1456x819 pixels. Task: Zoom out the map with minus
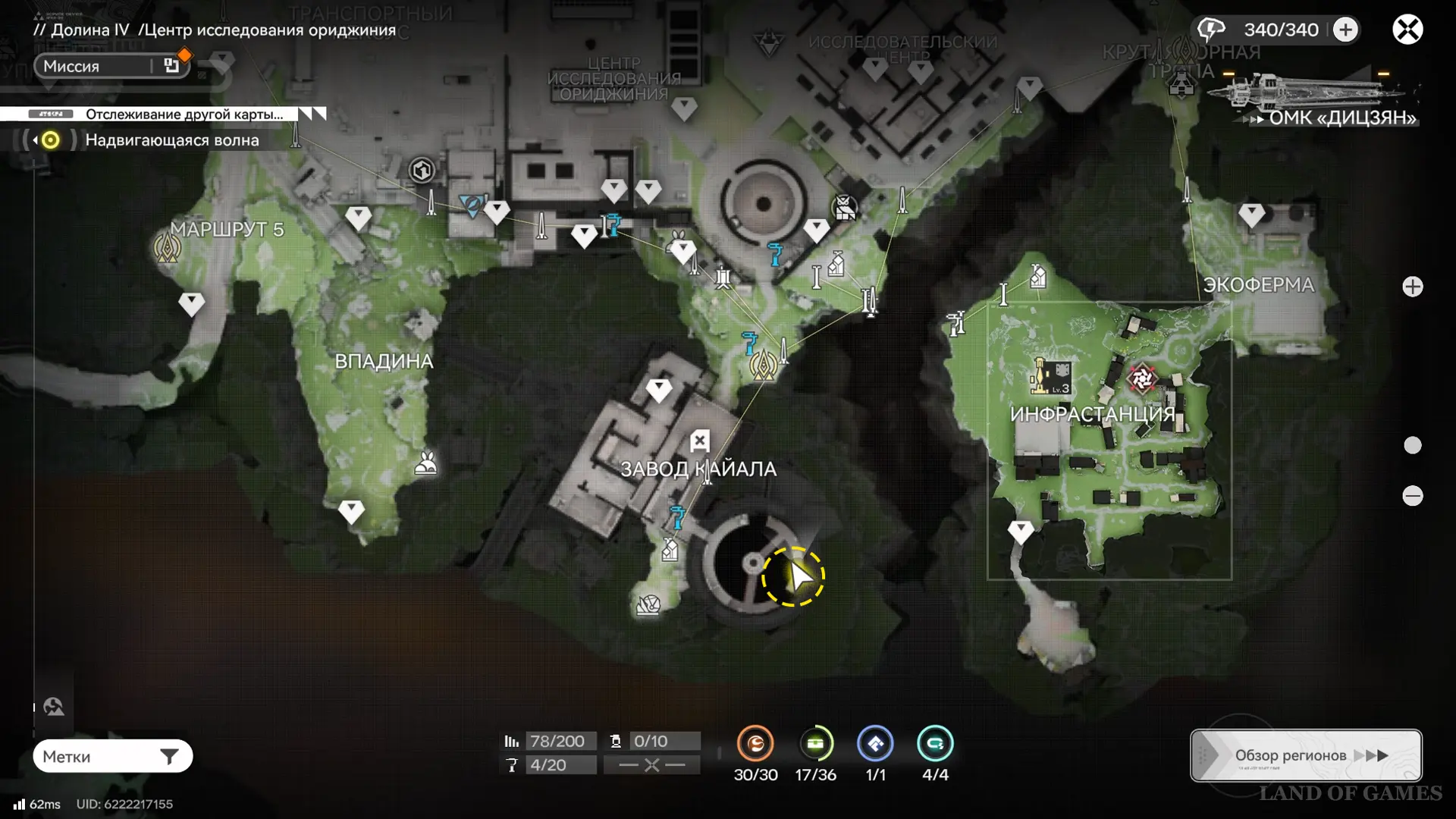coord(1412,496)
